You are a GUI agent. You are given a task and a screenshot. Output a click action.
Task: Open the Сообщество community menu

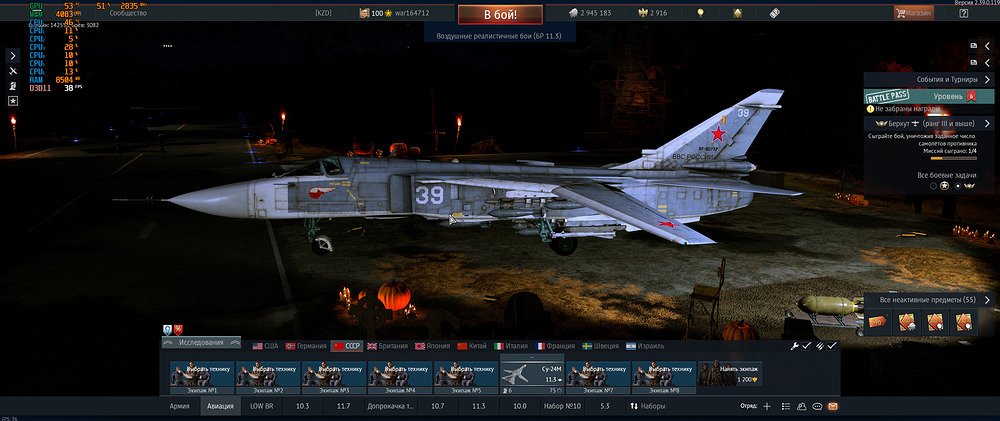[135, 13]
